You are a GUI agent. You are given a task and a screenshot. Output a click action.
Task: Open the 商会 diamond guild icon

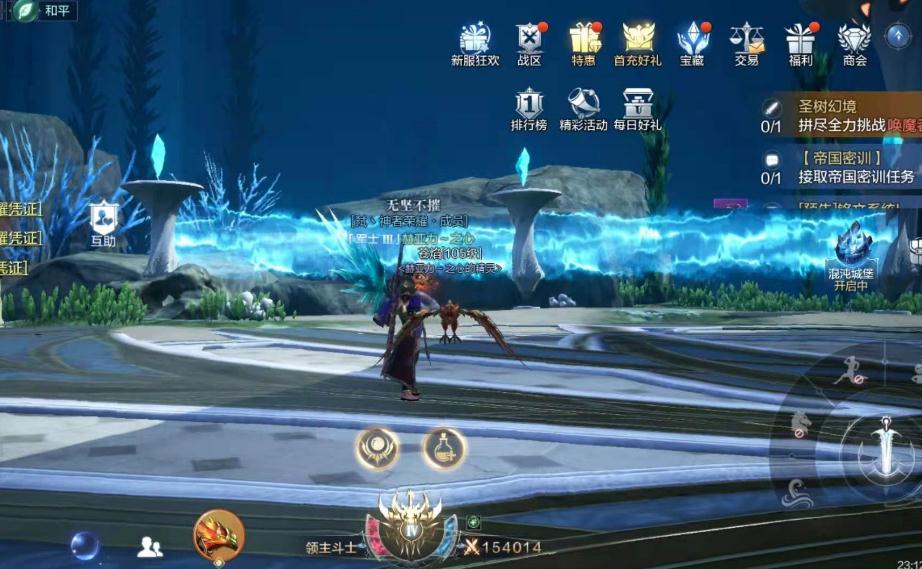pos(854,40)
